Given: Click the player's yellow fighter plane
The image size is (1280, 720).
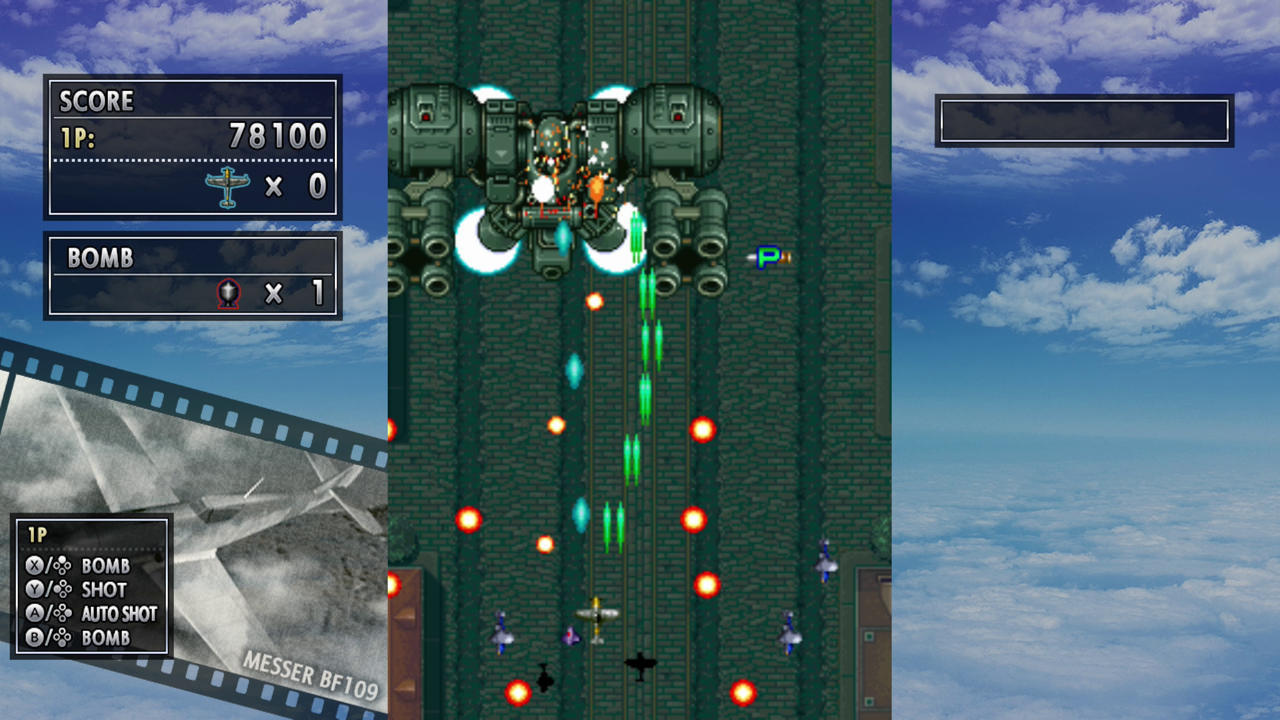Looking at the screenshot, I should [600, 615].
